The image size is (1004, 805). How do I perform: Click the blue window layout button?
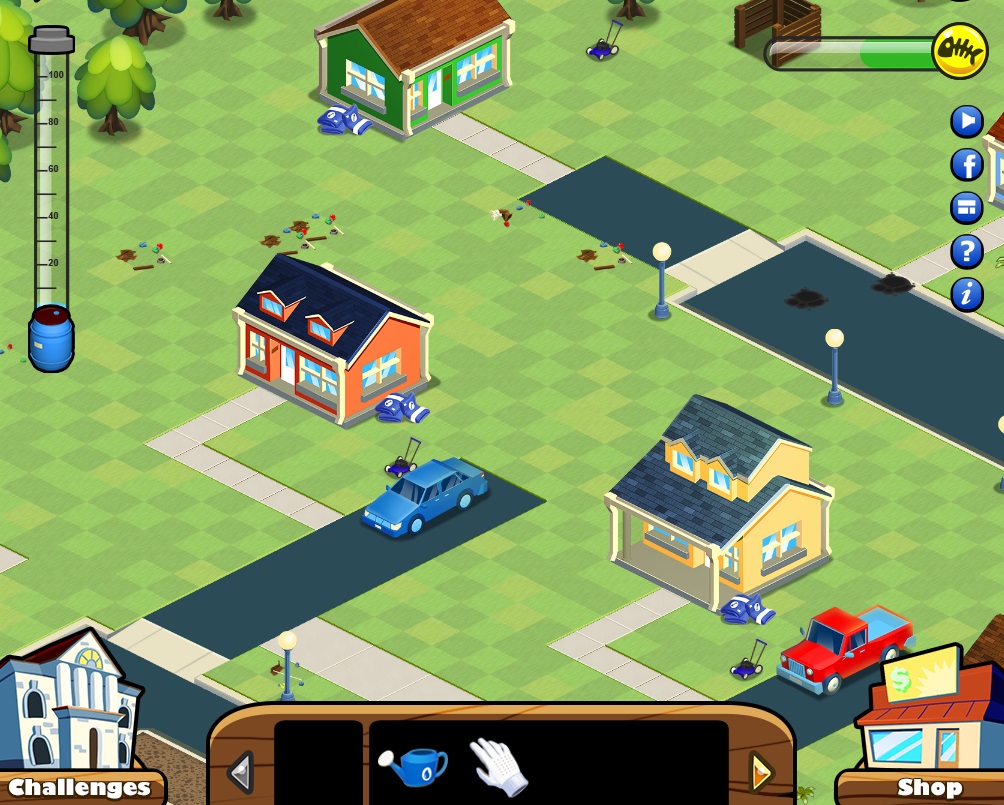click(x=967, y=208)
